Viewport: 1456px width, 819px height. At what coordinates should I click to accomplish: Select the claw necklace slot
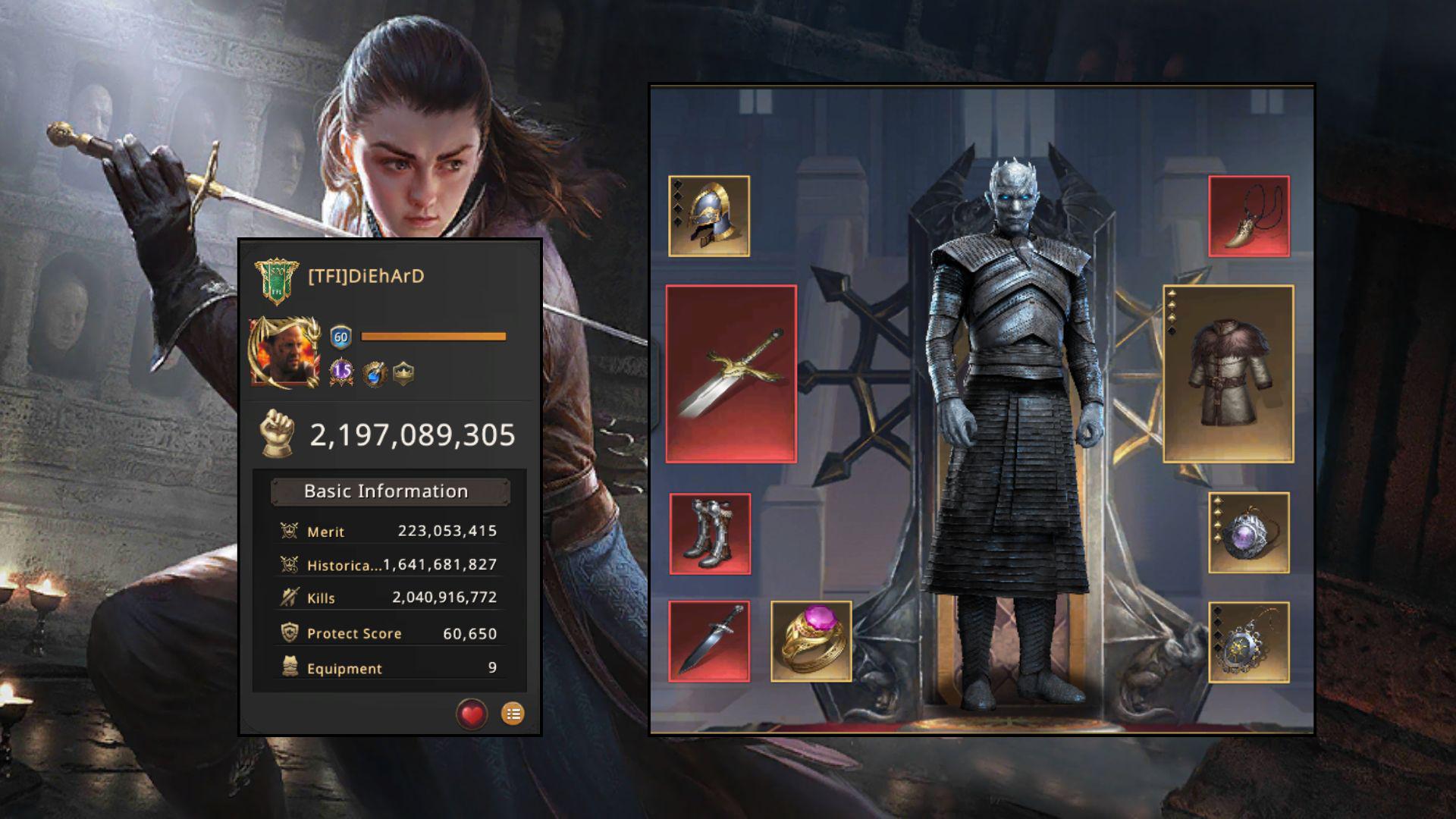[1249, 217]
